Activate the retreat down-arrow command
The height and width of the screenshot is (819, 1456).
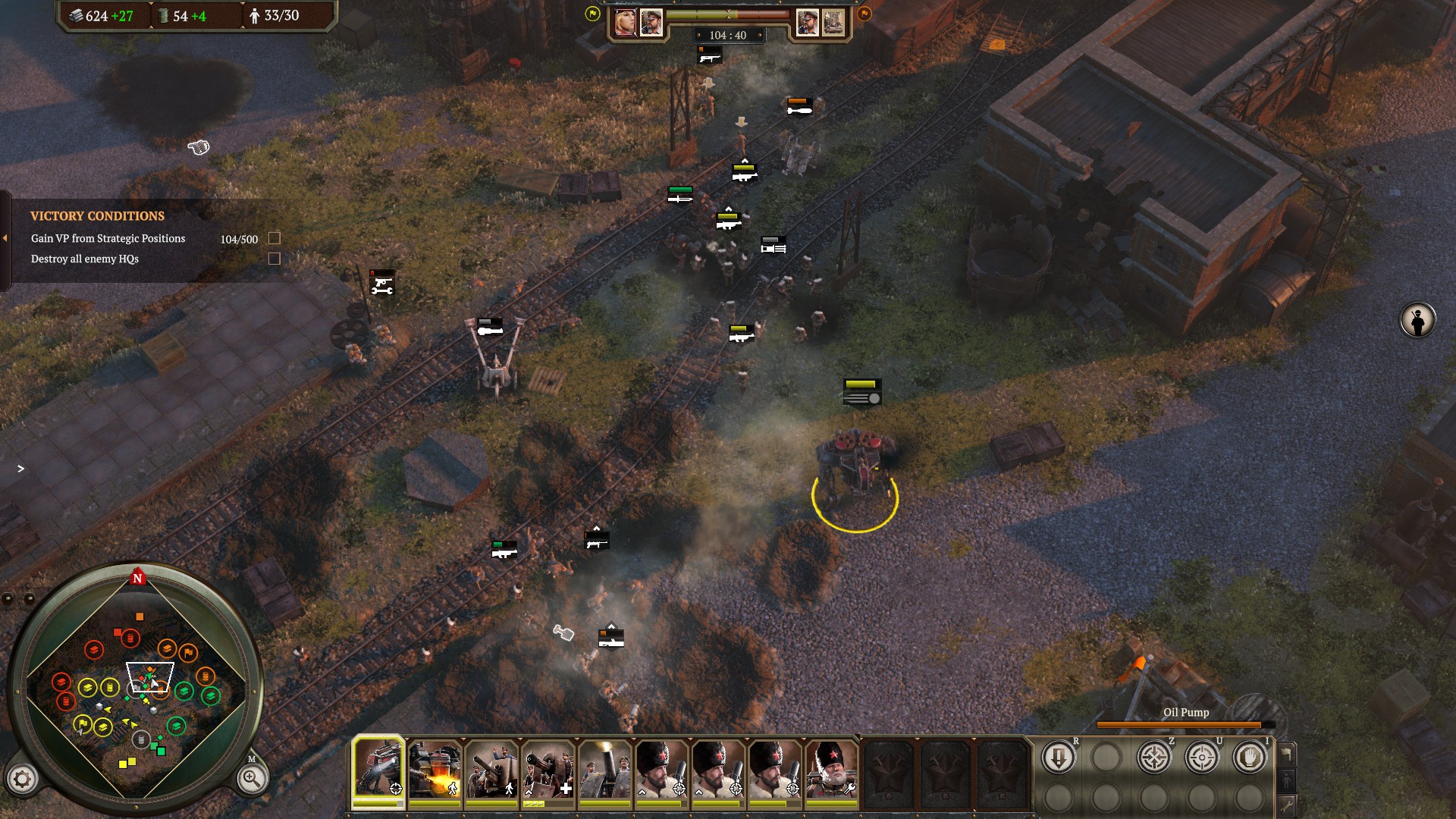coord(1058,758)
